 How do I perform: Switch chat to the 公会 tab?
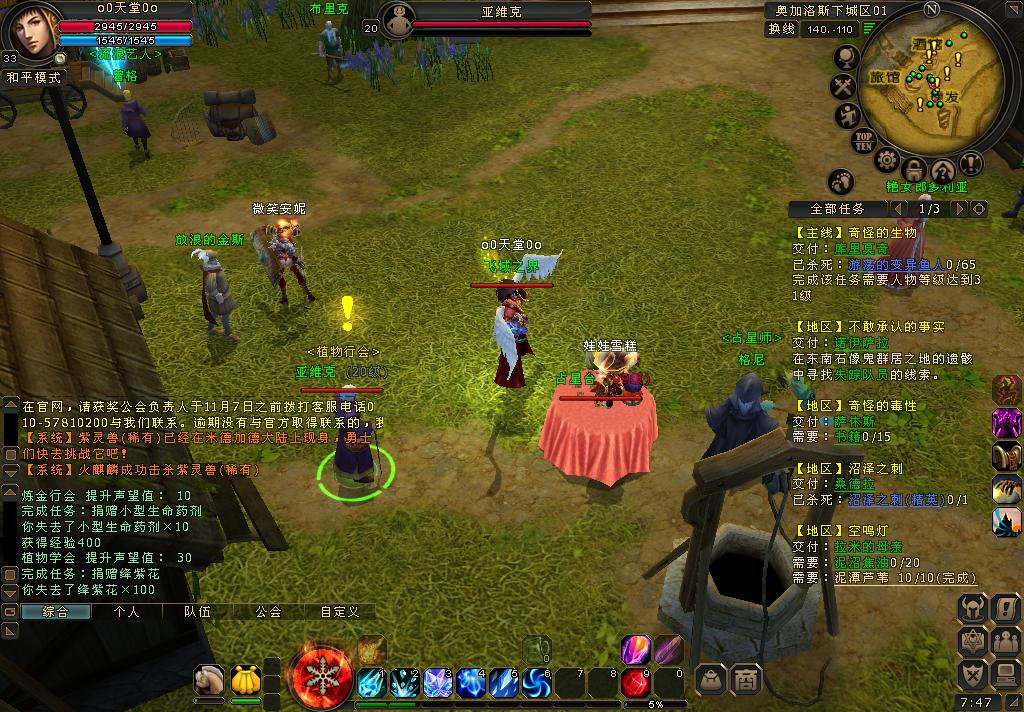268,611
